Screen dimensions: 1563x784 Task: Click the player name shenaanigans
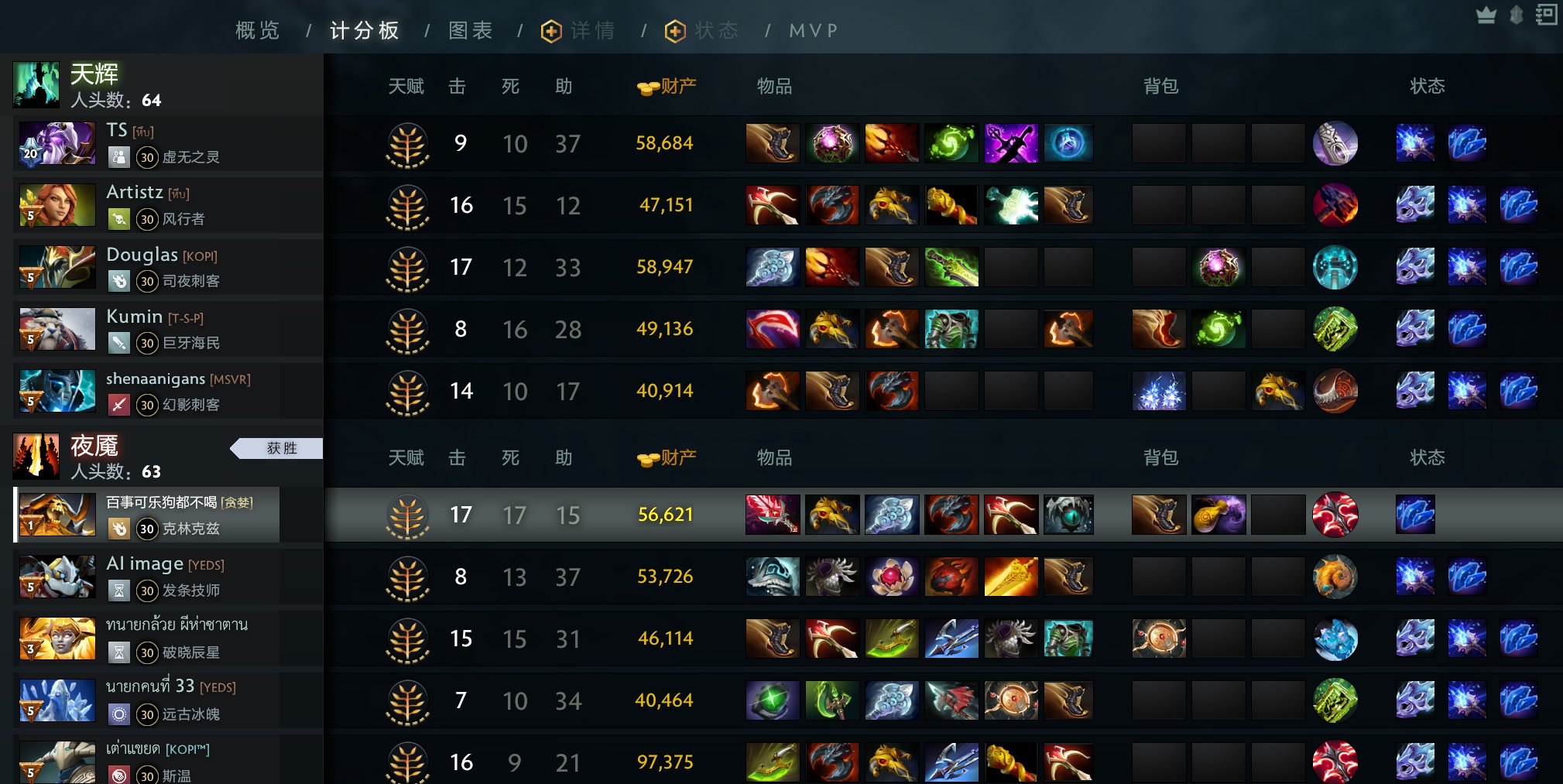[x=155, y=379]
